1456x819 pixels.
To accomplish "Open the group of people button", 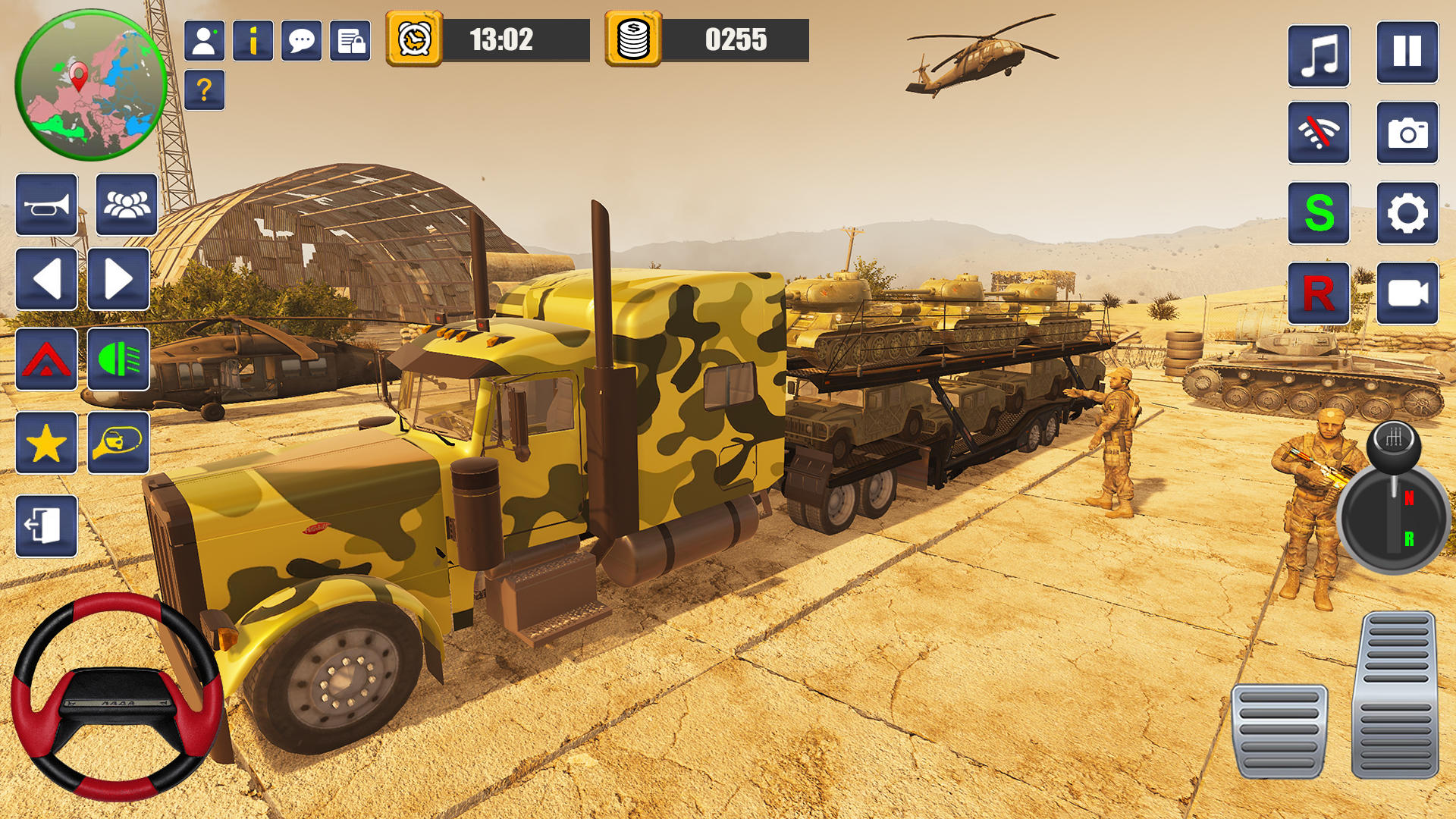I will click(127, 205).
